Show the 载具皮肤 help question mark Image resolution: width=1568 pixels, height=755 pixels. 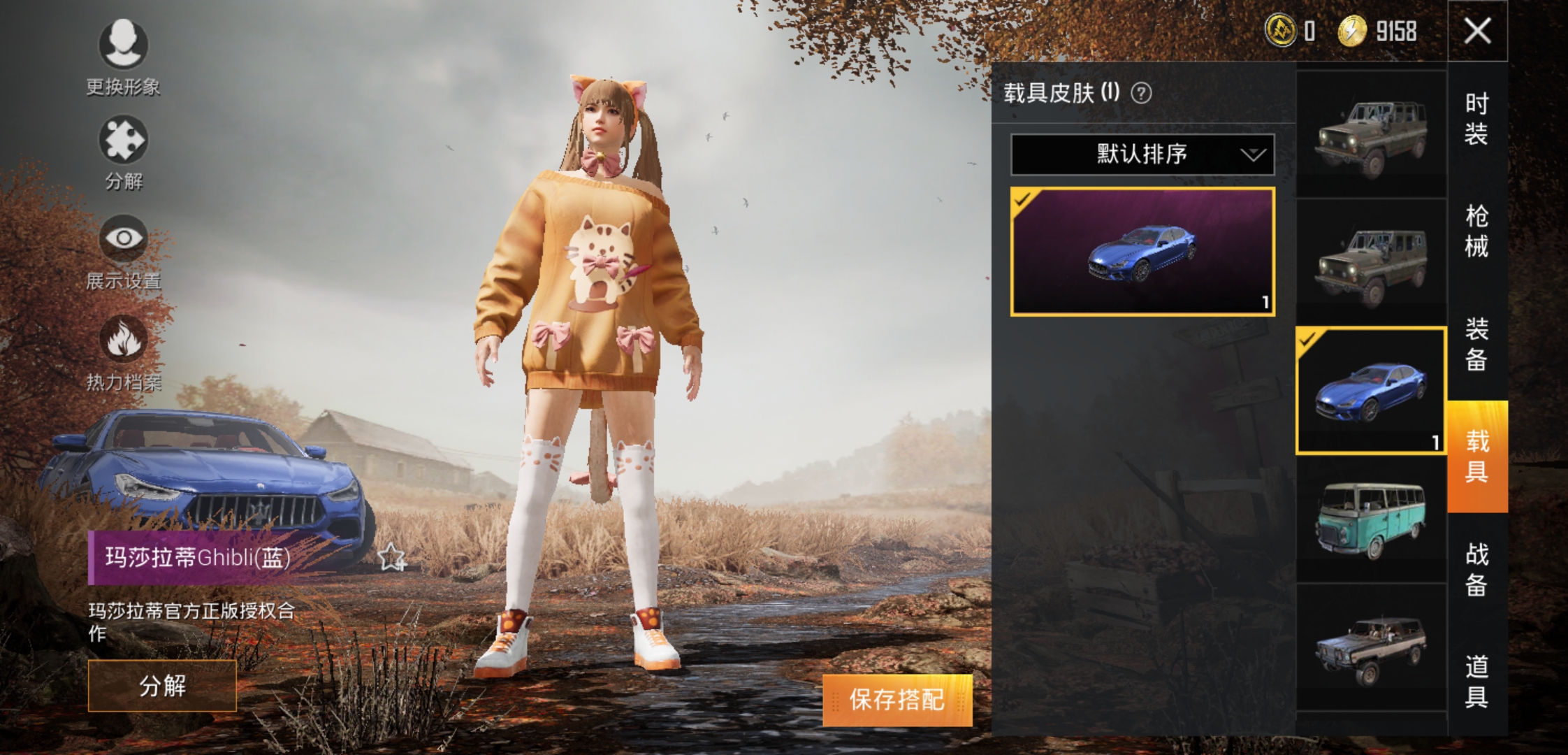click(x=1141, y=93)
